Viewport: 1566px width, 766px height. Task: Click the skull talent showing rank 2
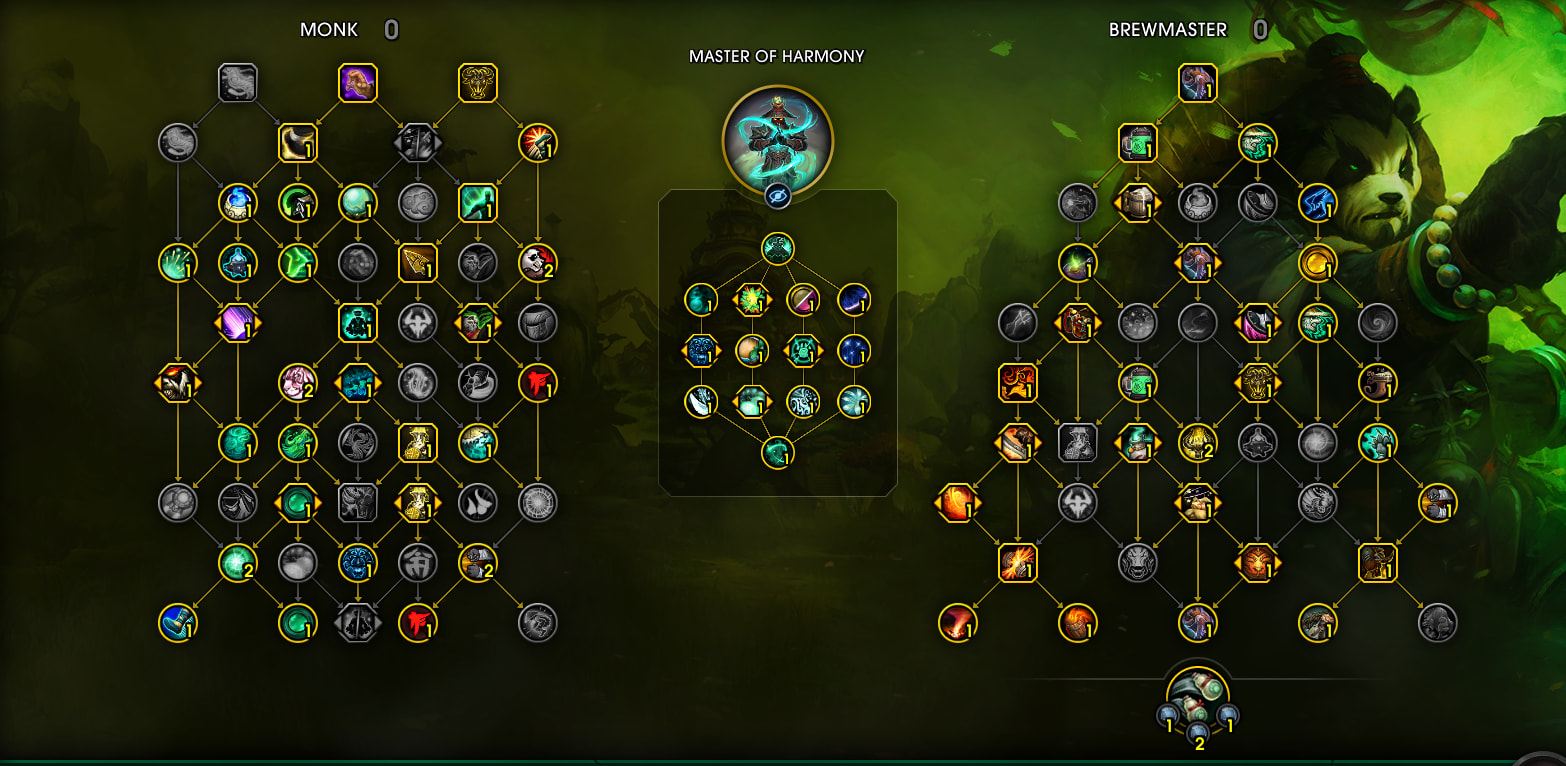click(x=538, y=263)
